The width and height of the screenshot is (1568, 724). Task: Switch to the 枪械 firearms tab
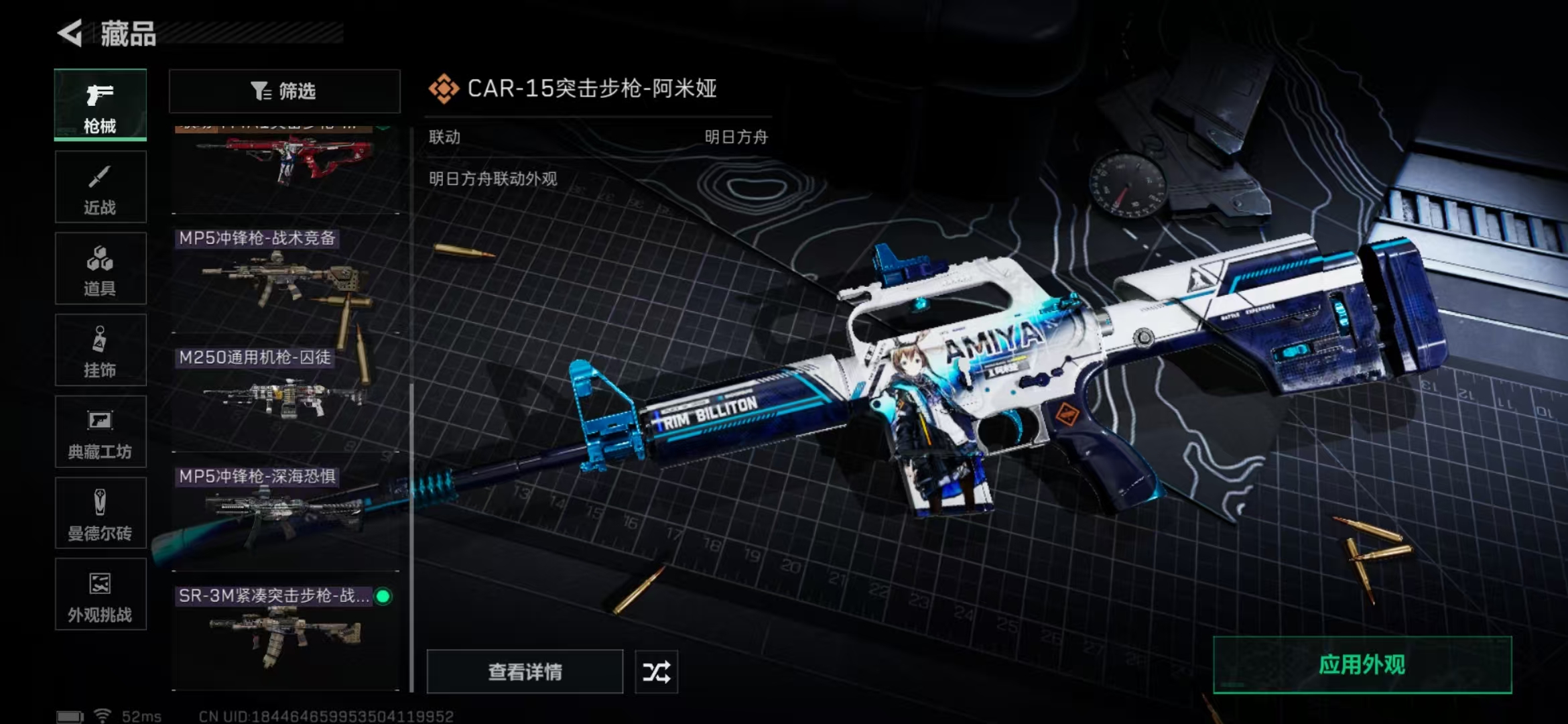click(x=101, y=105)
